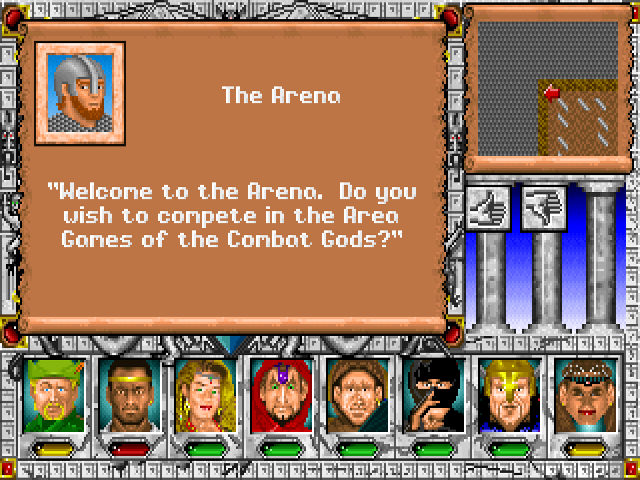Select the brown-haired bearded man portrait
This screenshot has width=640, height=480.
point(354,395)
